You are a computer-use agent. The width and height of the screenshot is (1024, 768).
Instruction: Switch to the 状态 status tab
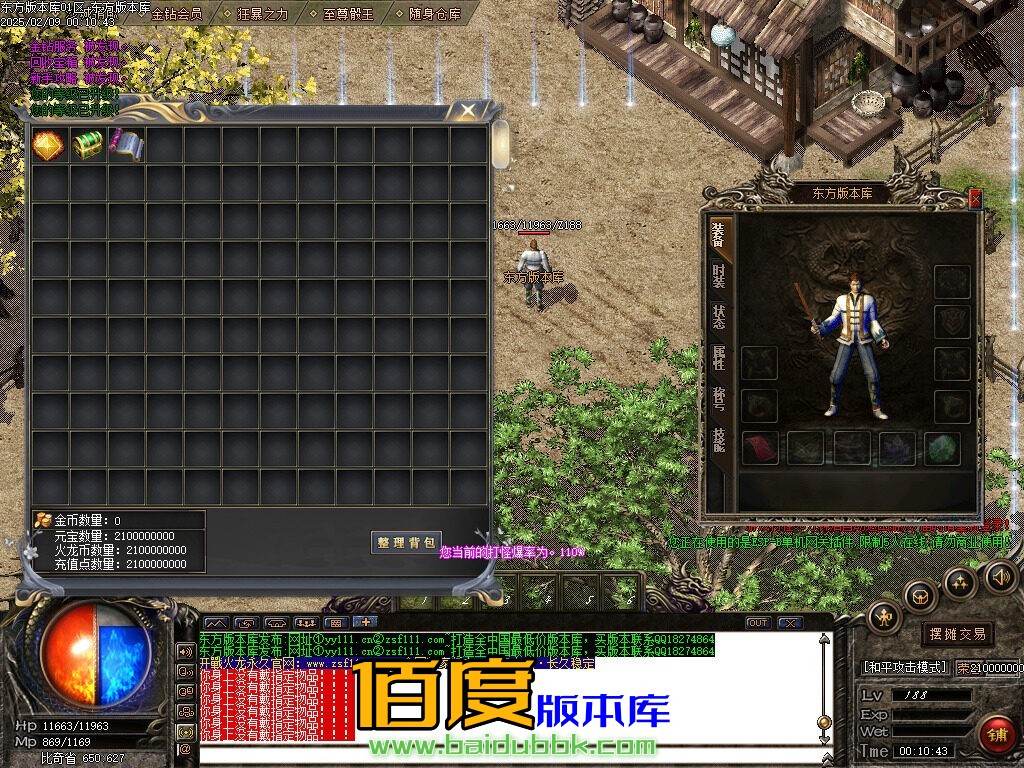[x=719, y=317]
